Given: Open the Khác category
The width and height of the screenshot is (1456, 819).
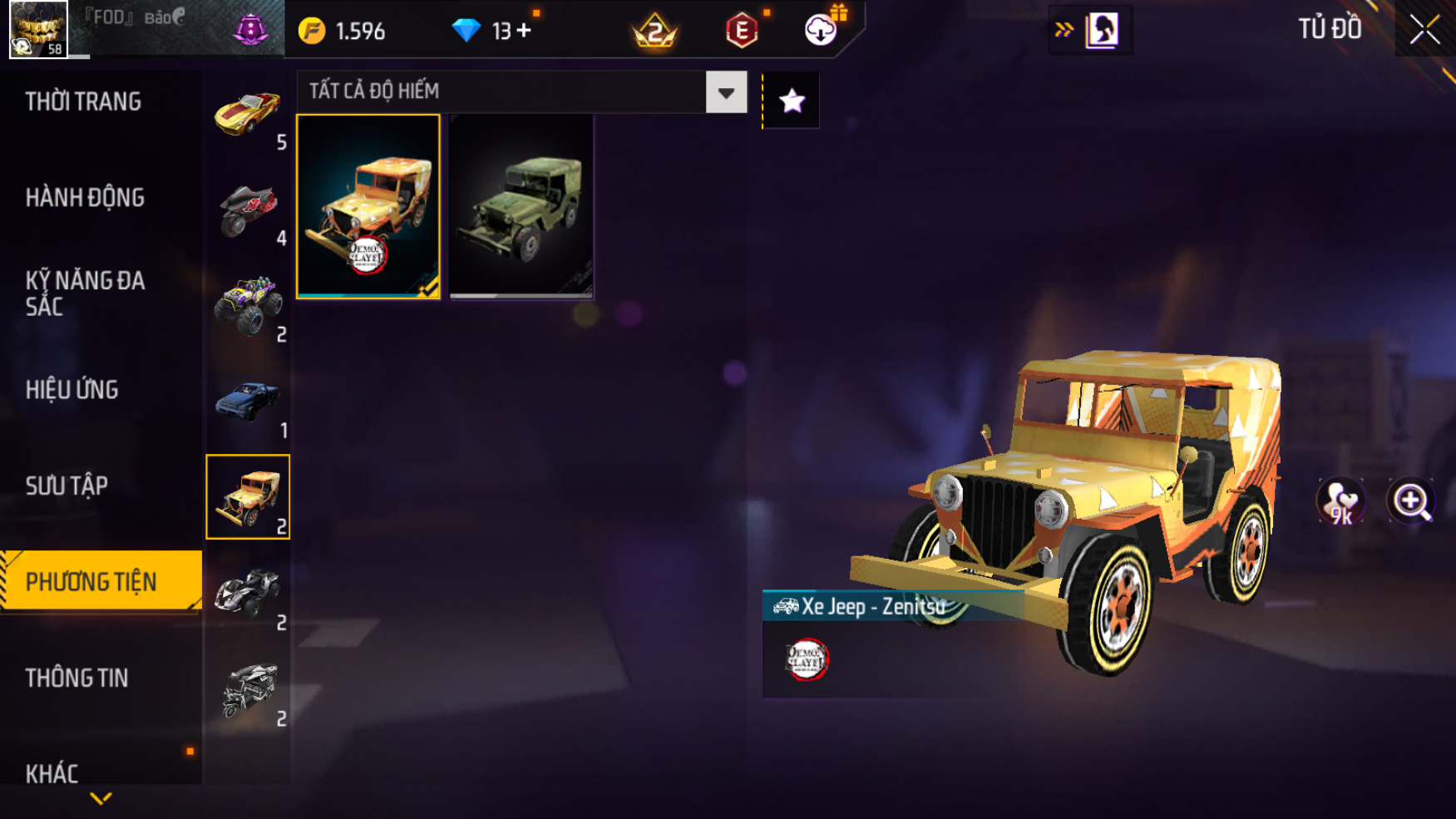Looking at the screenshot, I should pyautogui.click(x=52, y=773).
